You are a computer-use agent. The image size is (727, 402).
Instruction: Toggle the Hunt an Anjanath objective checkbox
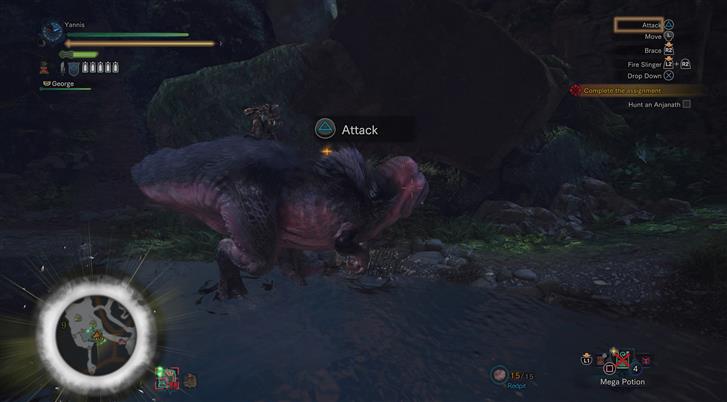[686, 105]
